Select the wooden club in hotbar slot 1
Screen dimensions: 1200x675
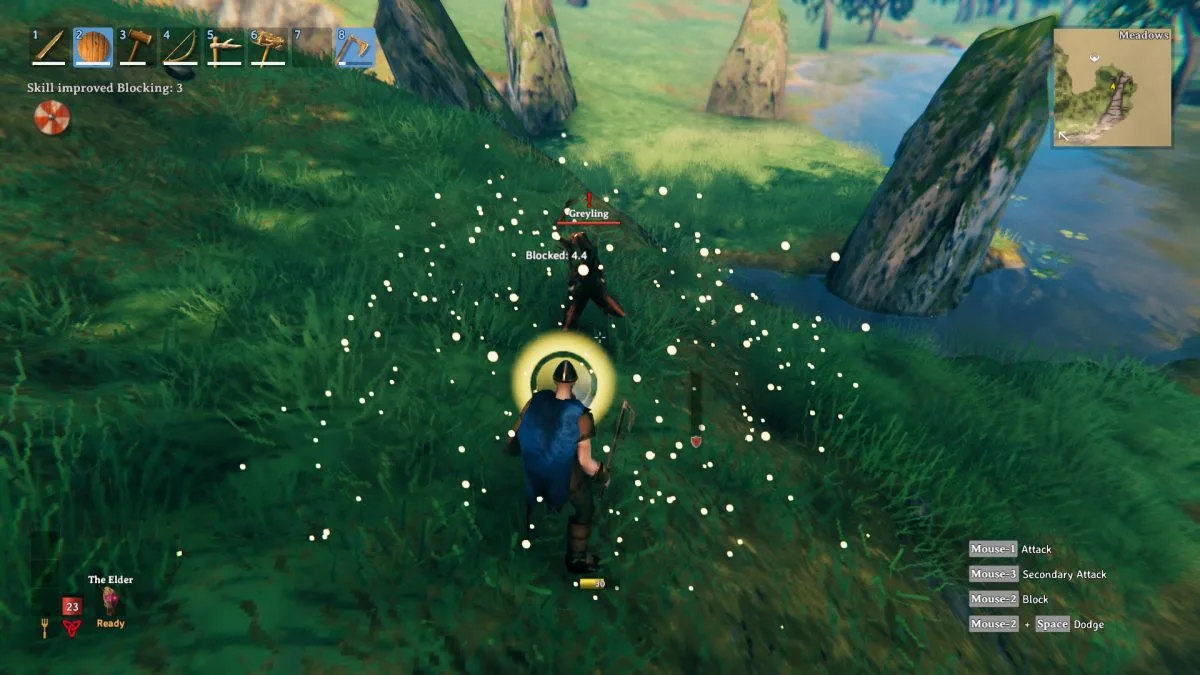coord(48,47)
